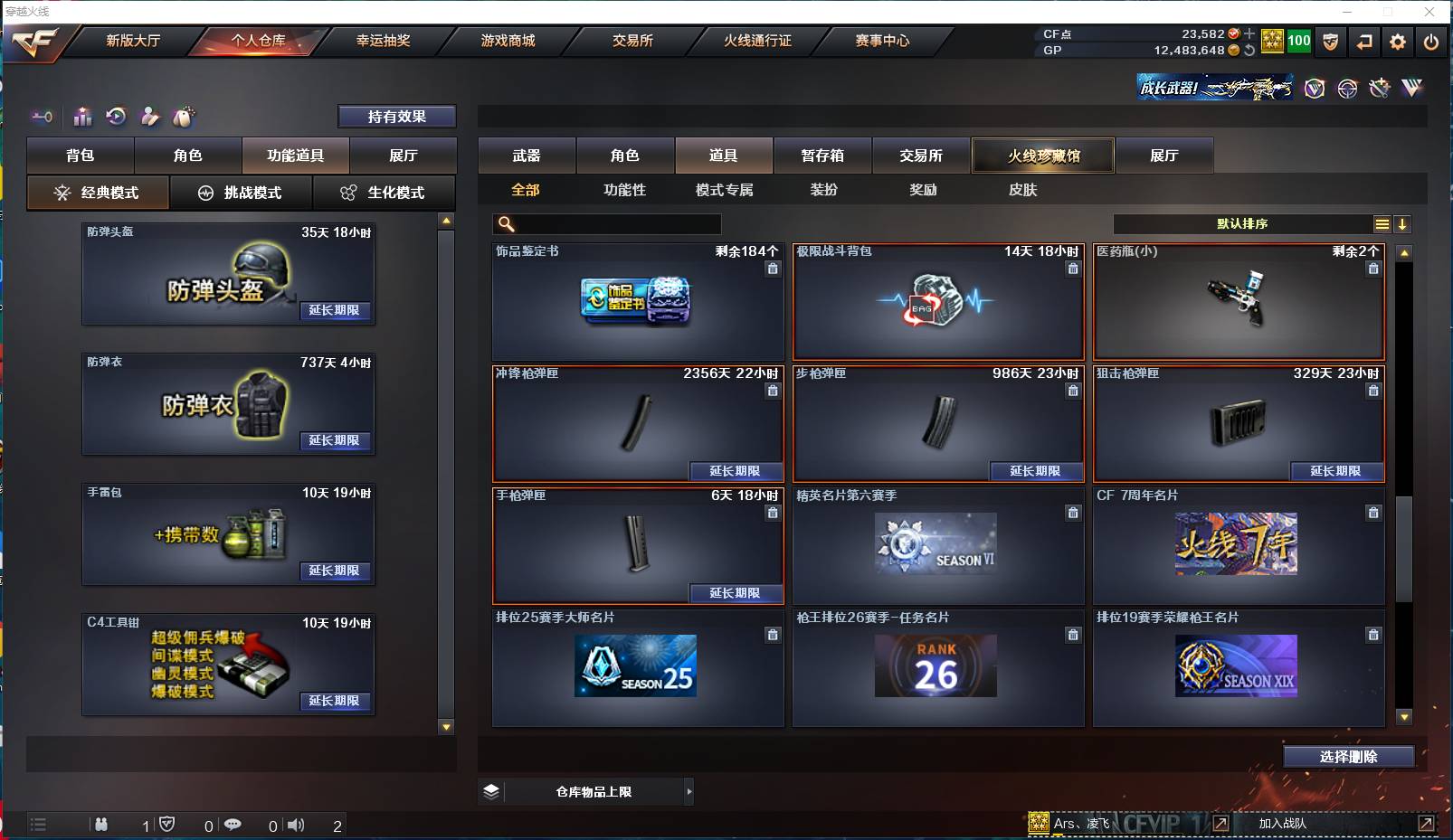Screen dimensions: 1453x840
Task: Click the return arrow icon near settings
Action: [1364, 42]
